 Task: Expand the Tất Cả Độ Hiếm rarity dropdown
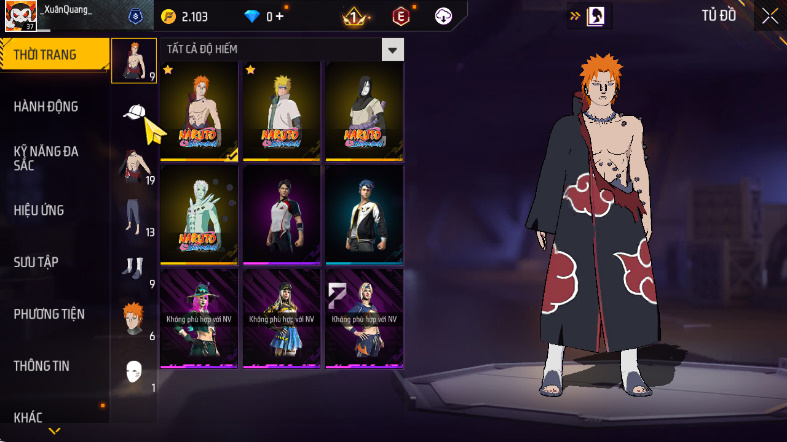[393, 49]
